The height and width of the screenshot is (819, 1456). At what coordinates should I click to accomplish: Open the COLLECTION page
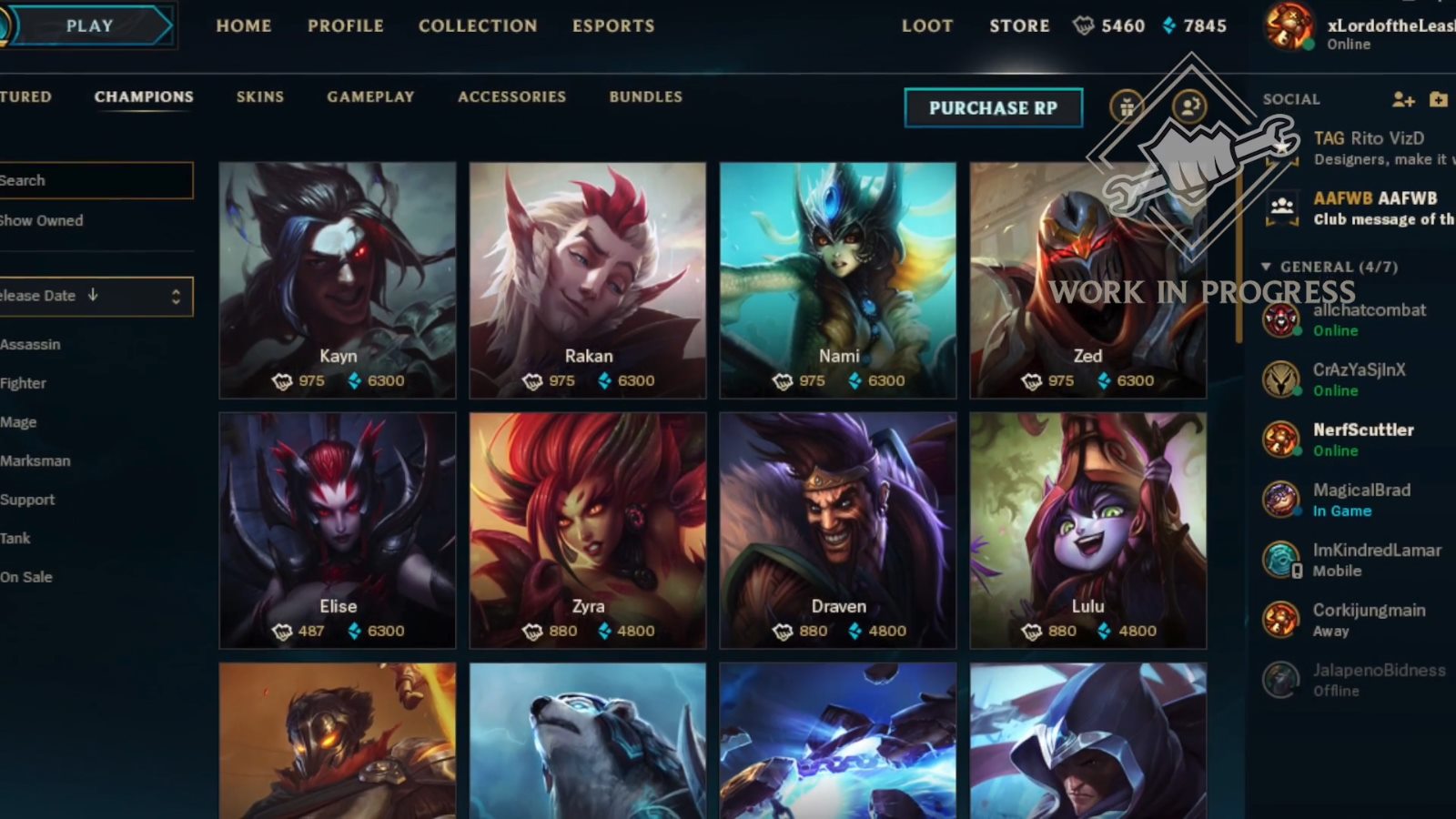pyautogui.click(x=478, y=25)
